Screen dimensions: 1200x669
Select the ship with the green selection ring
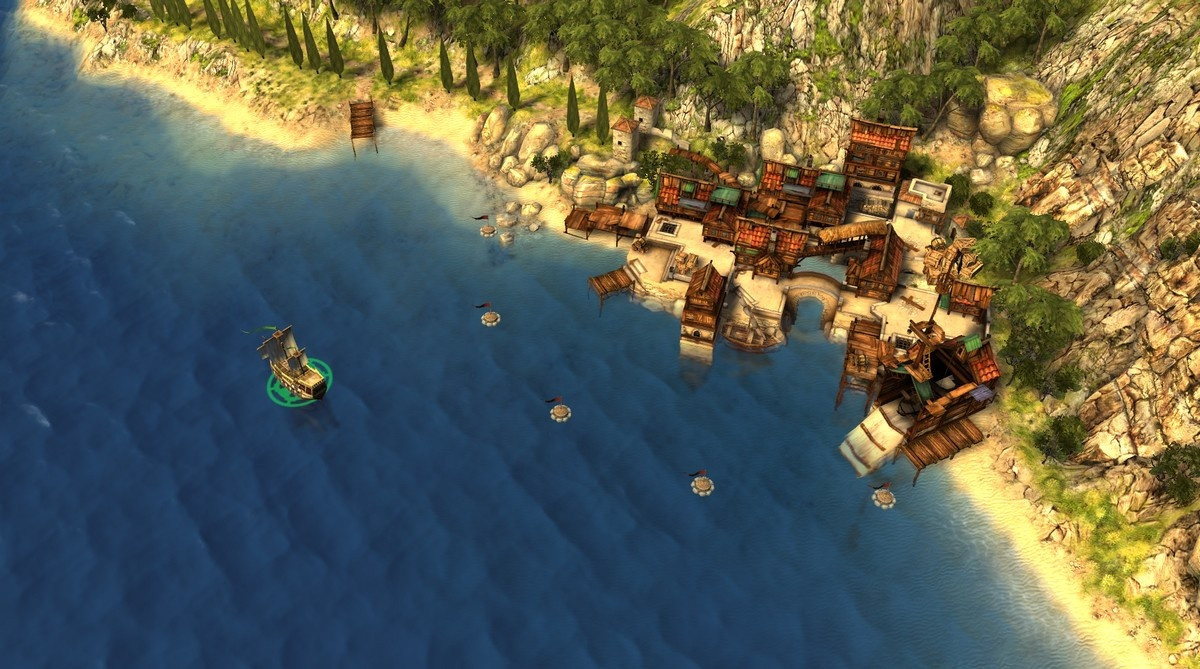coord(293,366)
